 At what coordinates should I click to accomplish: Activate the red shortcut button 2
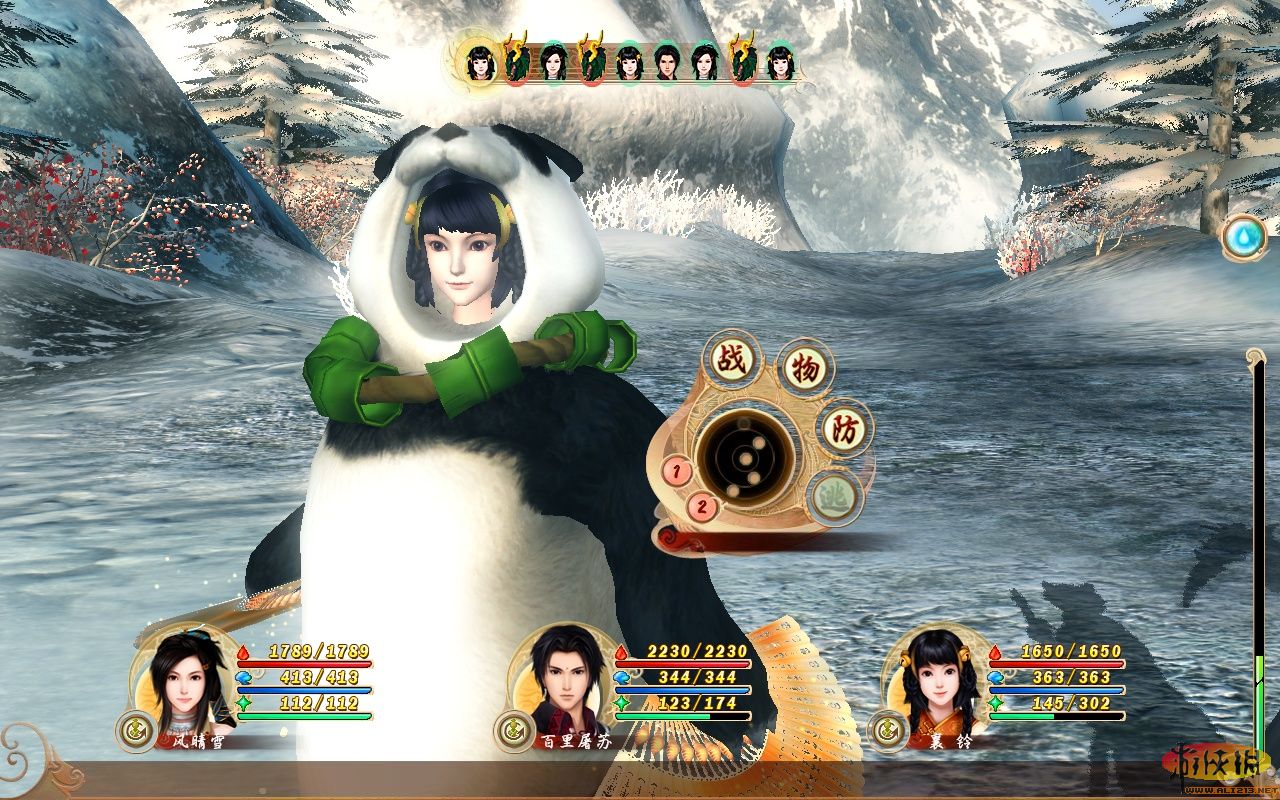(703, 506)
